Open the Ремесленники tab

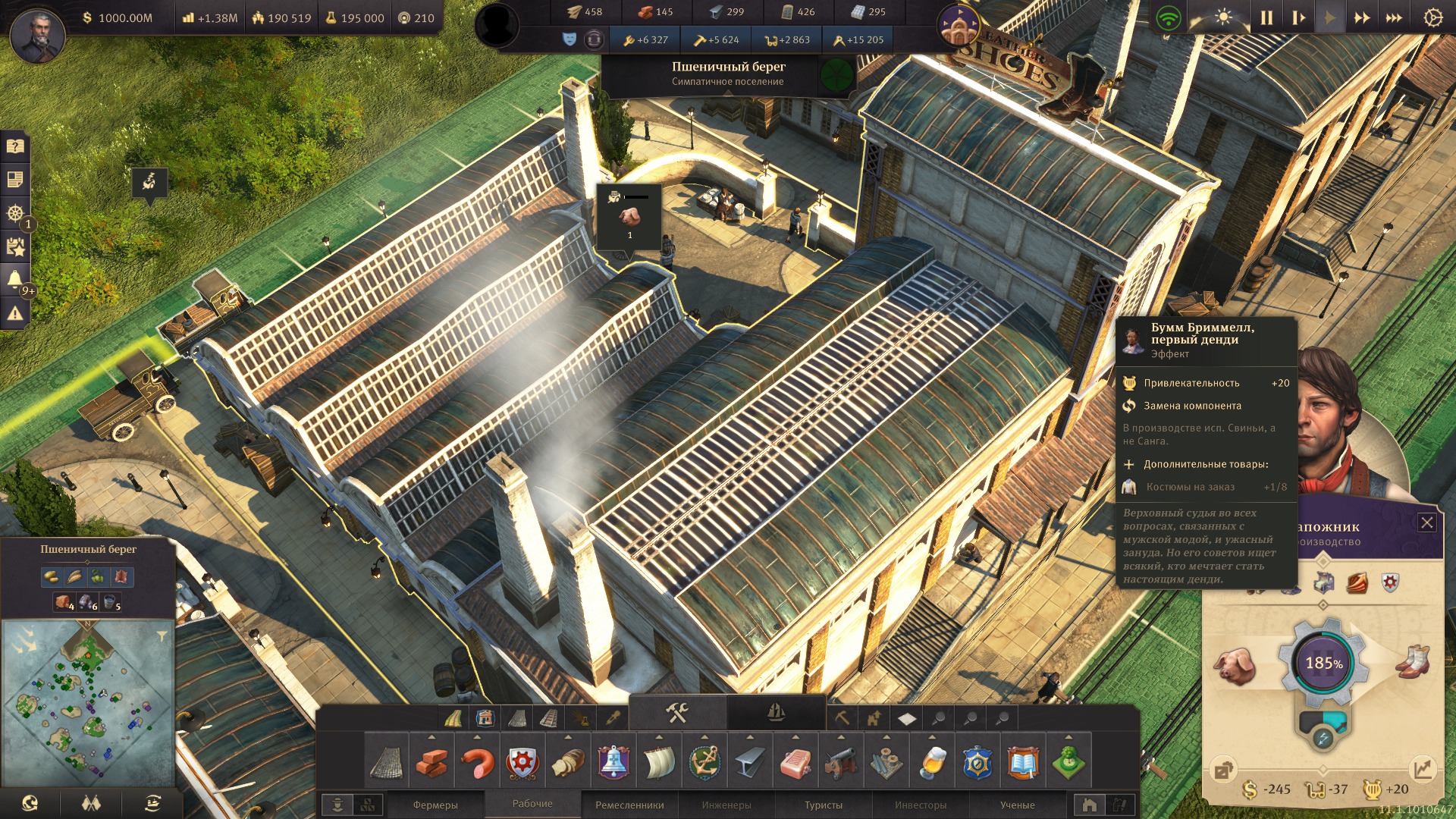coord(629,805)
